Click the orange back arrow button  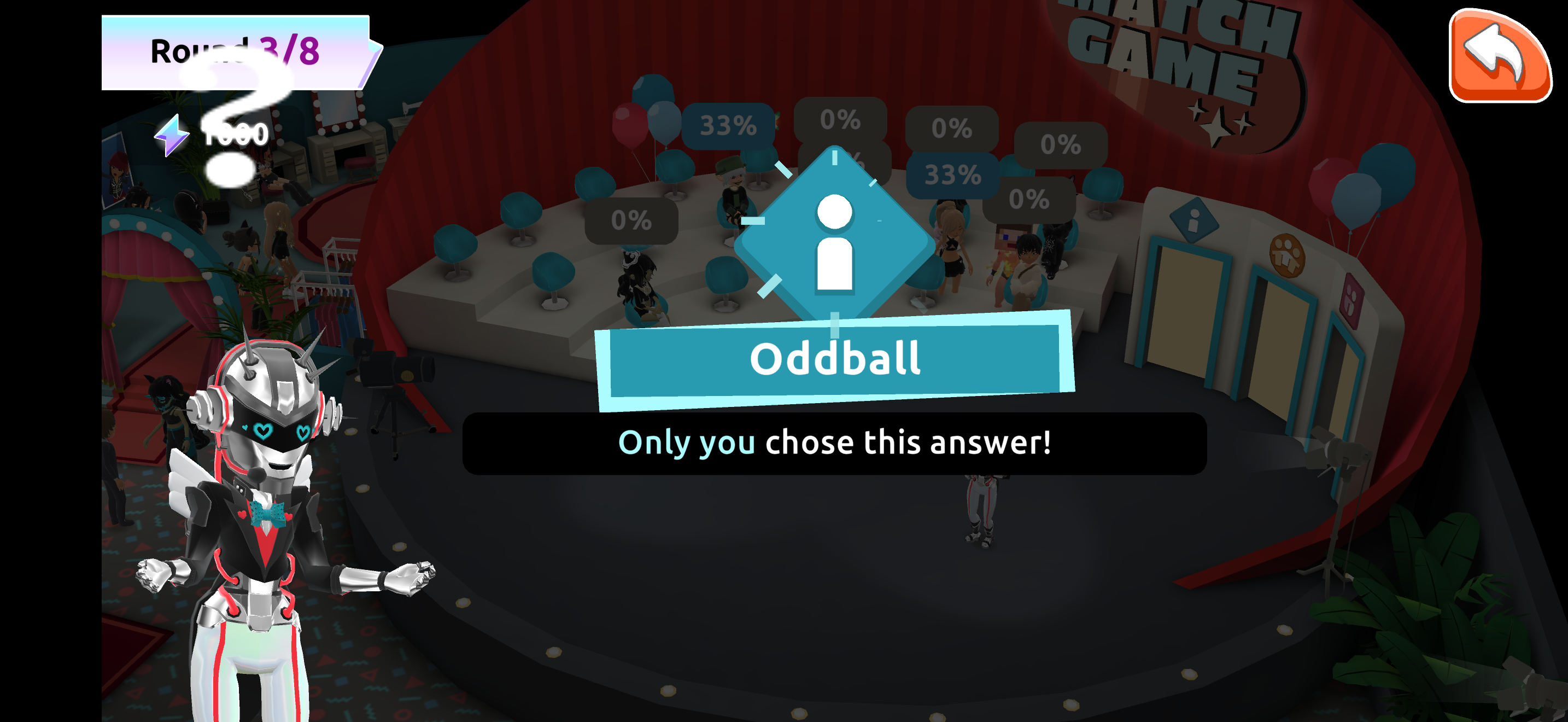click(x=1499, y=56)
